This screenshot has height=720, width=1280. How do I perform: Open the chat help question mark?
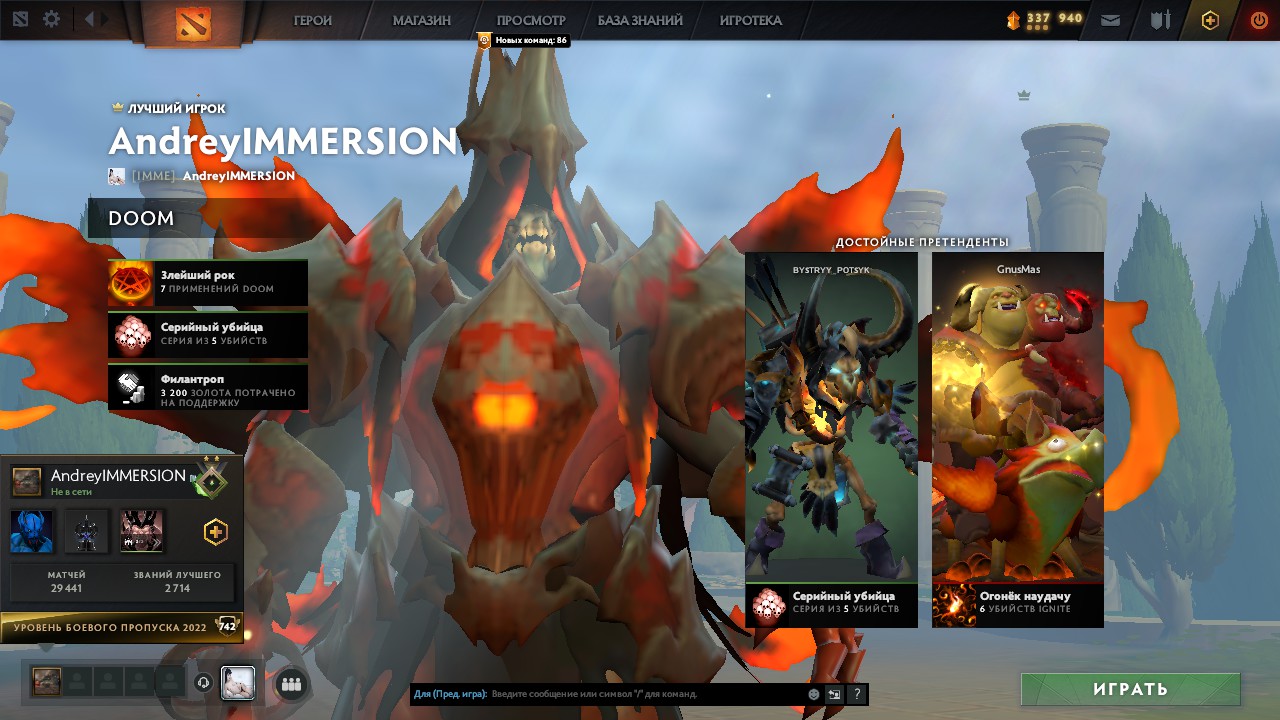pyautogui.click(x=856, y=694)
